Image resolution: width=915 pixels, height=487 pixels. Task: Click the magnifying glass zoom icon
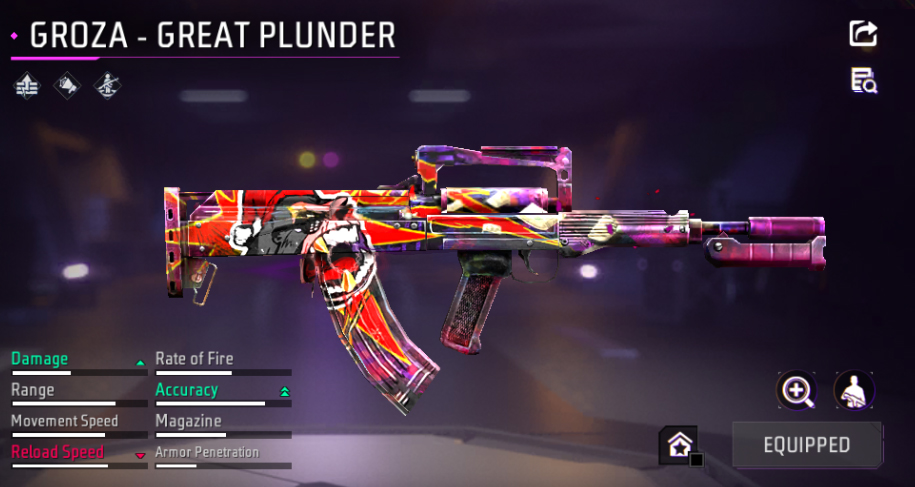tap(797, 391)
